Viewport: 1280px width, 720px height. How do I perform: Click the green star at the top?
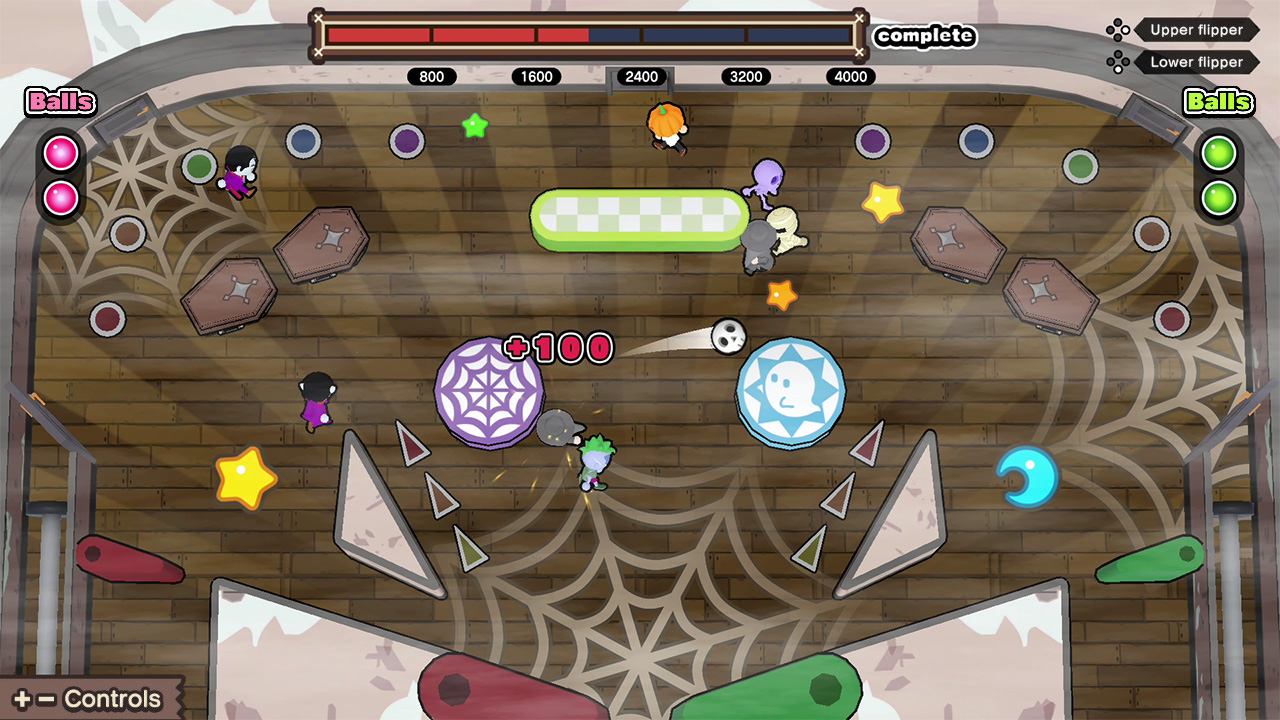click(475, 125)
